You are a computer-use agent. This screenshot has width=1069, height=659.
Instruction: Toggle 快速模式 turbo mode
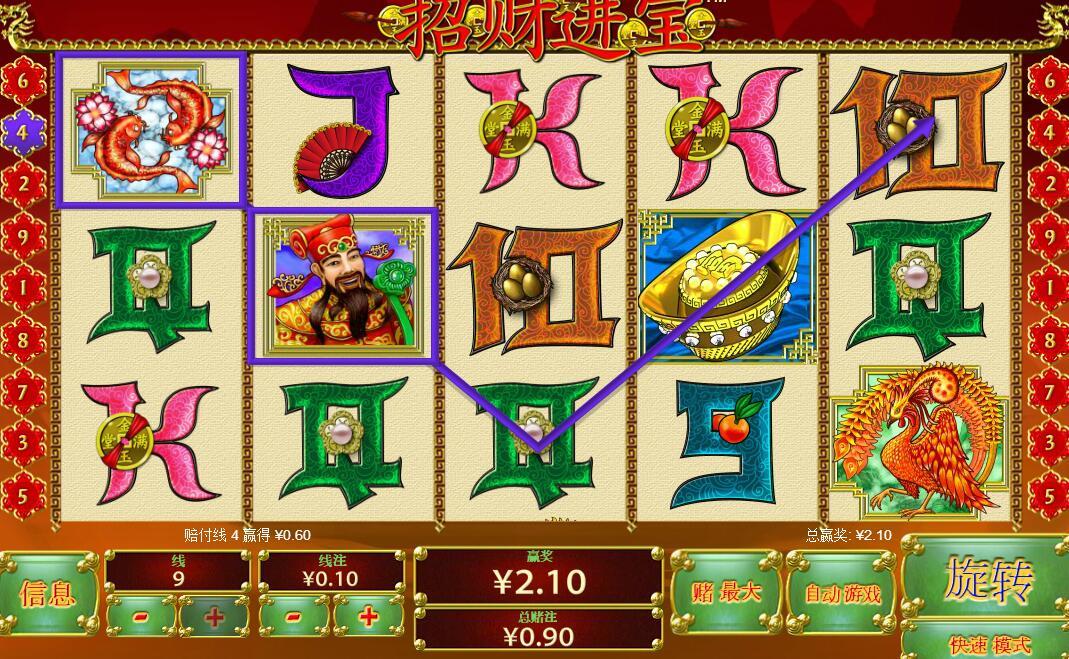click(987, 643)
